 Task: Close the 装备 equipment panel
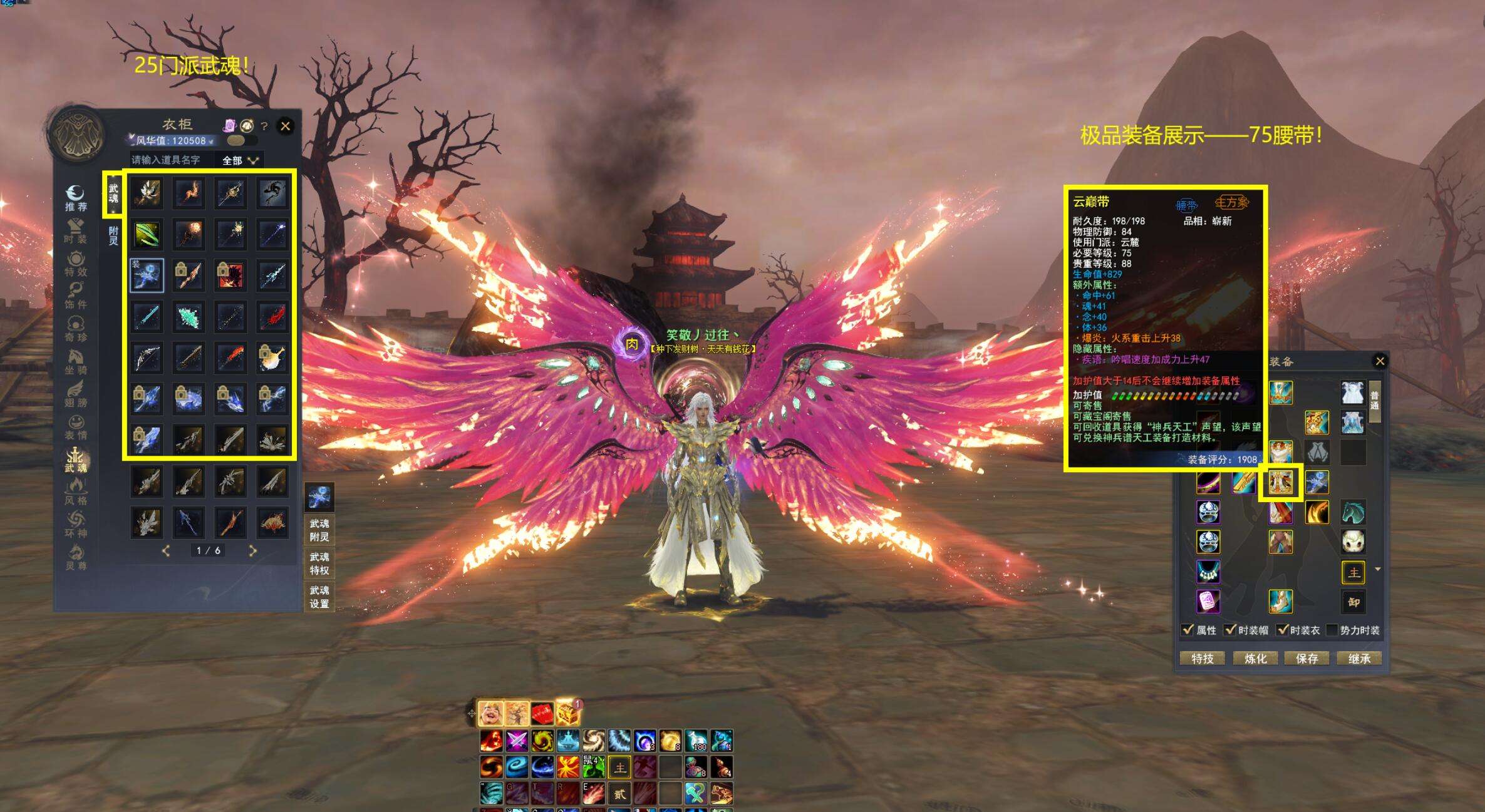coord(1380,361)
